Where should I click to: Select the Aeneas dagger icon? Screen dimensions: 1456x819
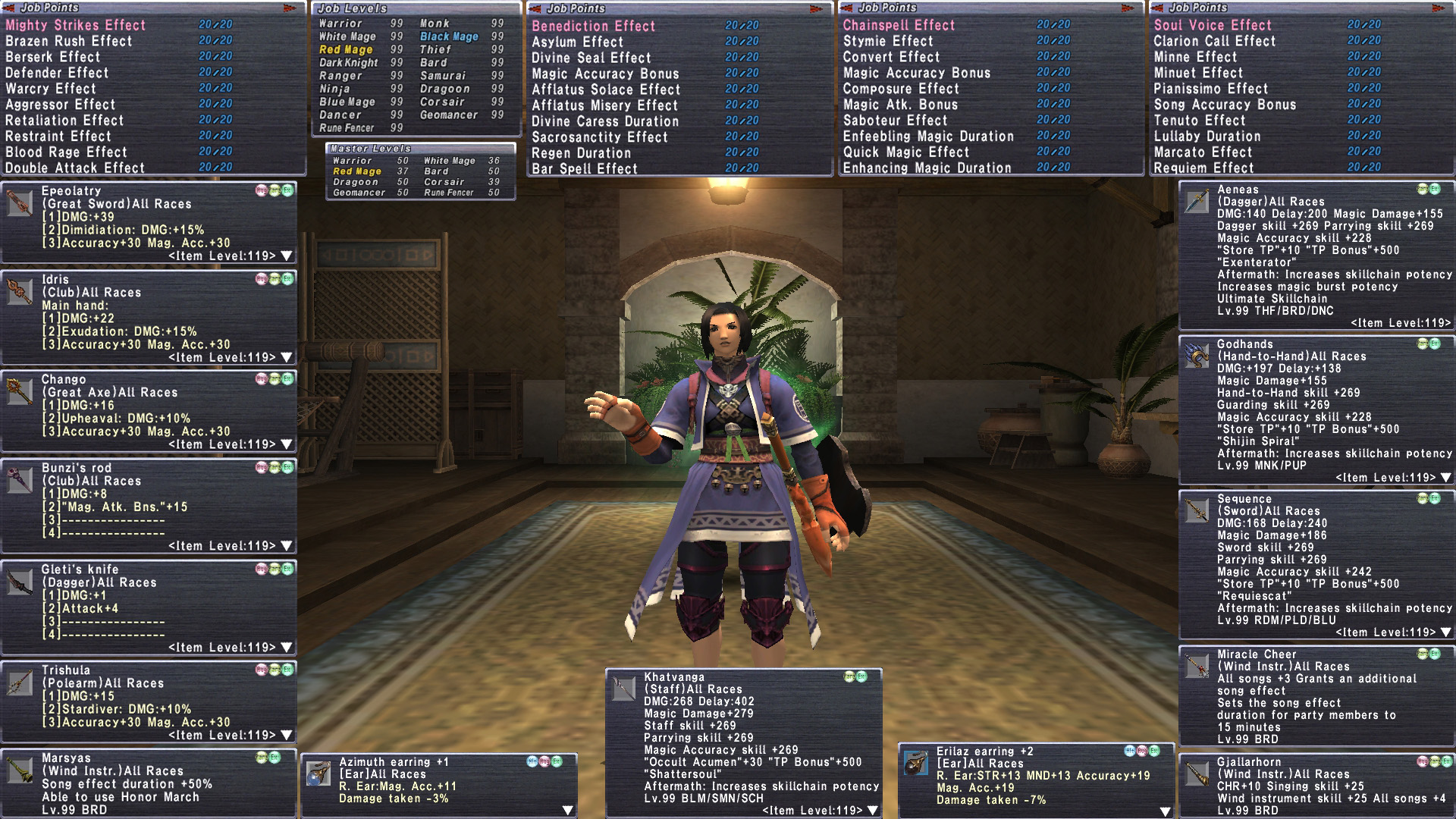[1197, 201]
